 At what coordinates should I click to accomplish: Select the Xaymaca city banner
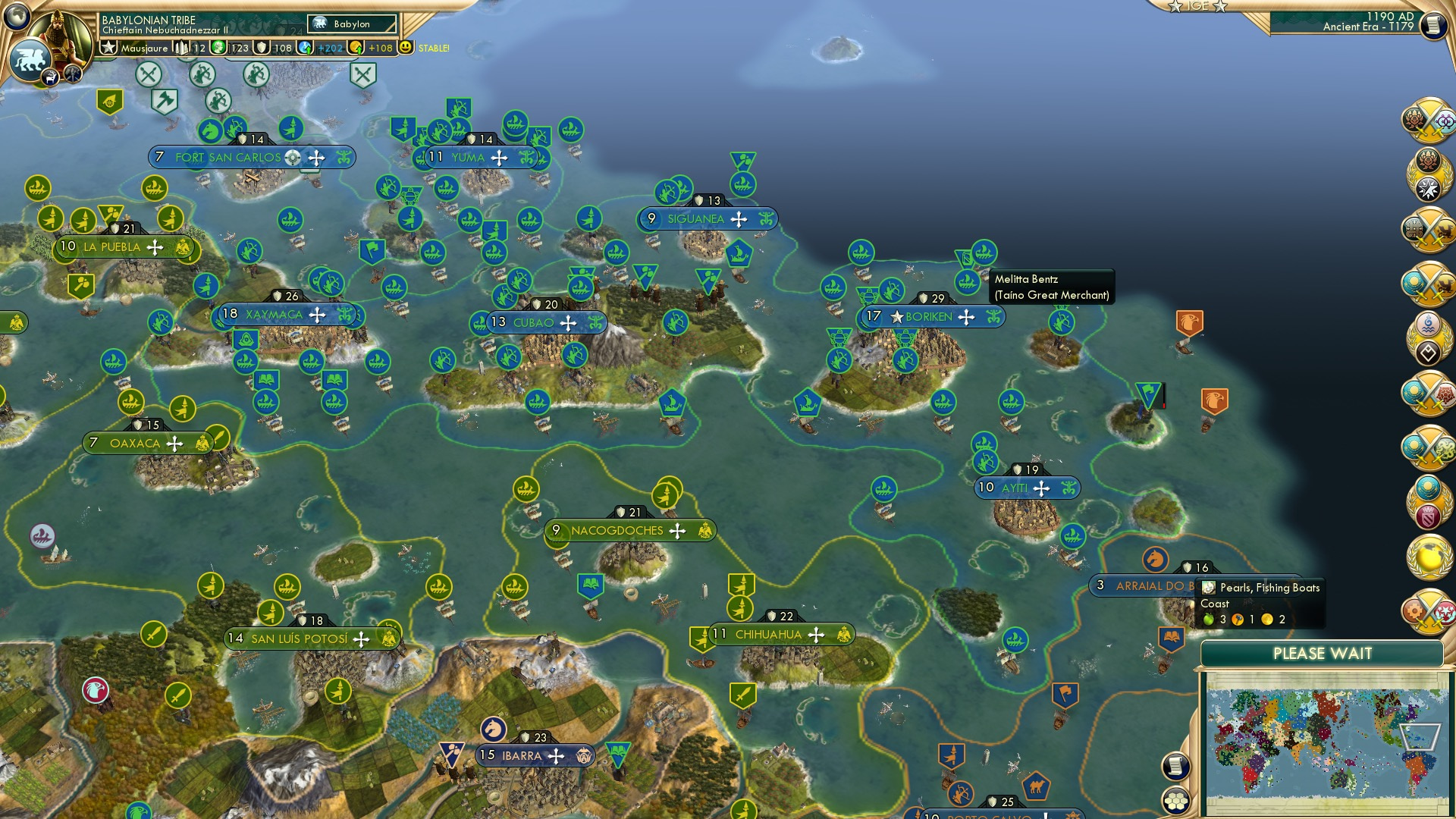pyautogui.click(x=274, y=315)
